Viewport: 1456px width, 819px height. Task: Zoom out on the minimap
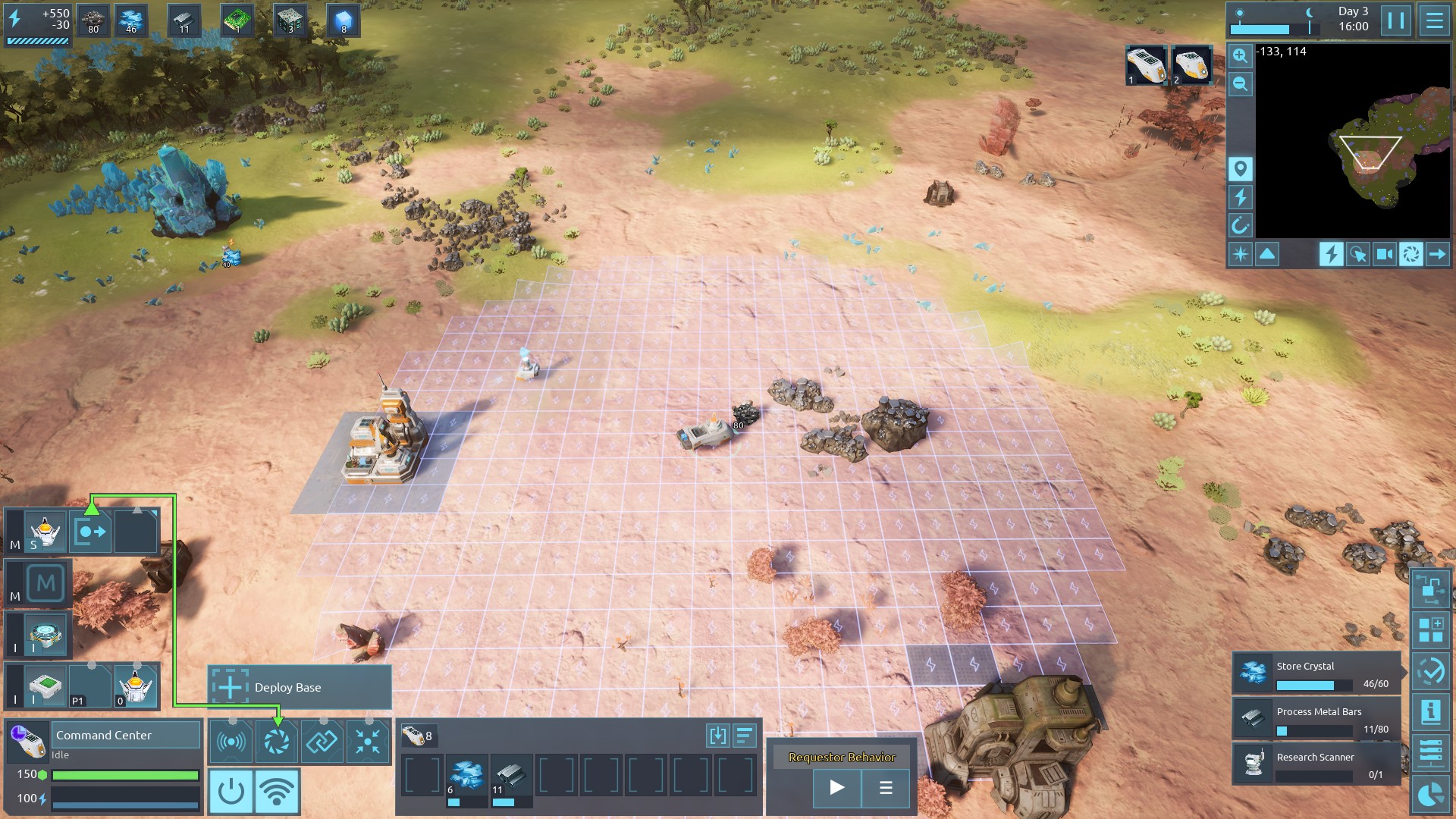pyautogui.click(x=1240, y=83)
